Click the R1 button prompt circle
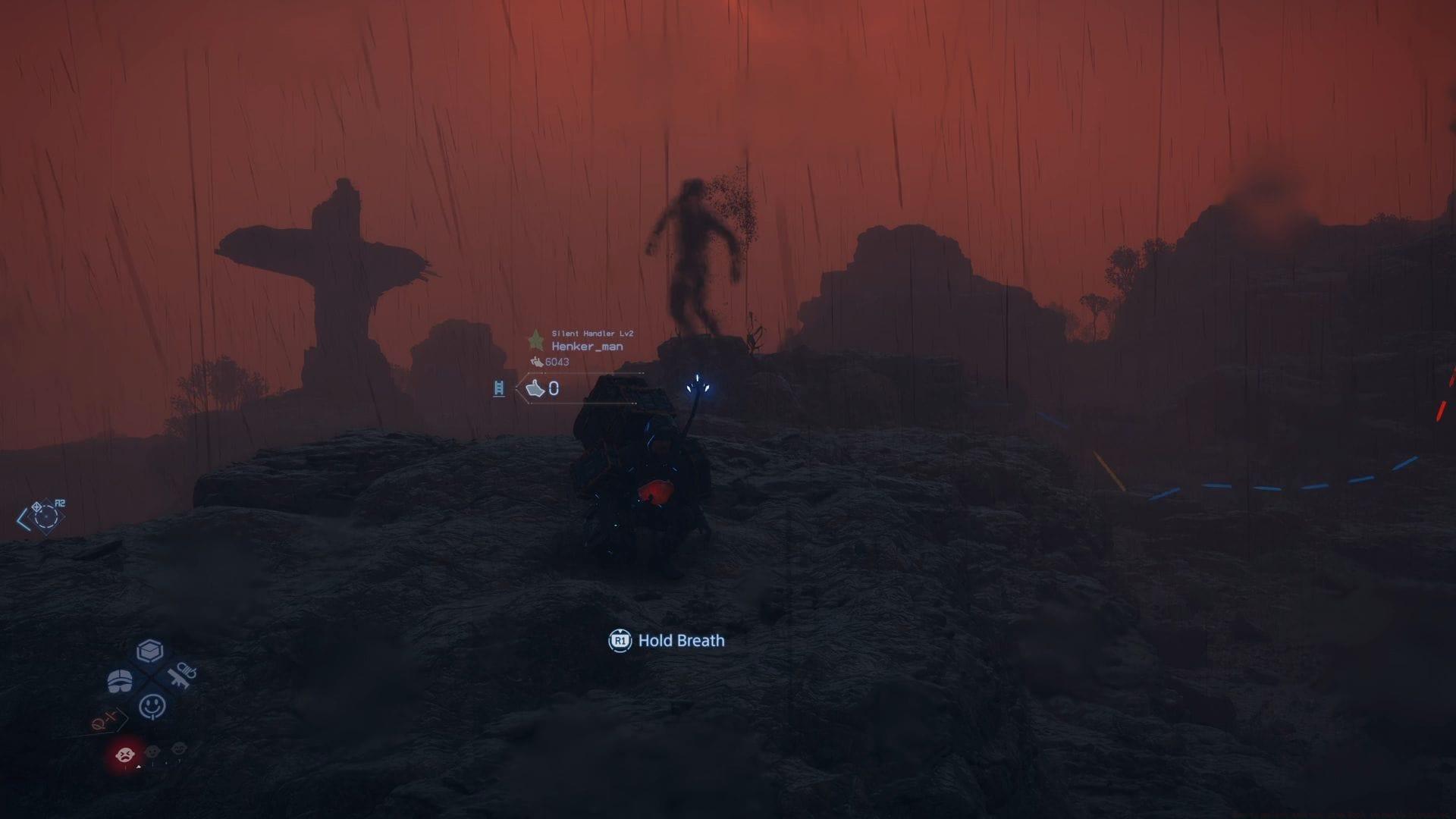The height and width of the screenshot is (819, 1456). pyautogui.click(x=619, y=641)
